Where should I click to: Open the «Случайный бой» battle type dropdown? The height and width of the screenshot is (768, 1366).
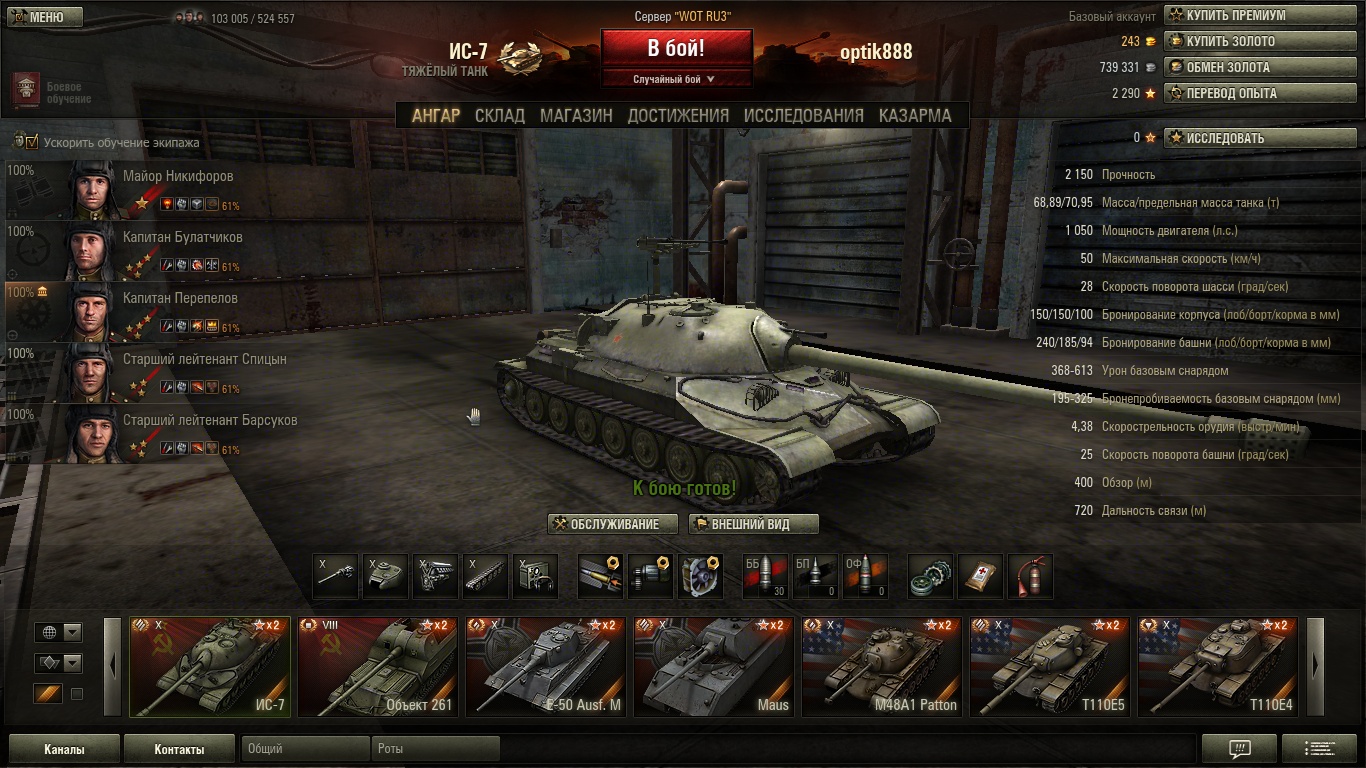click(676, 79)
